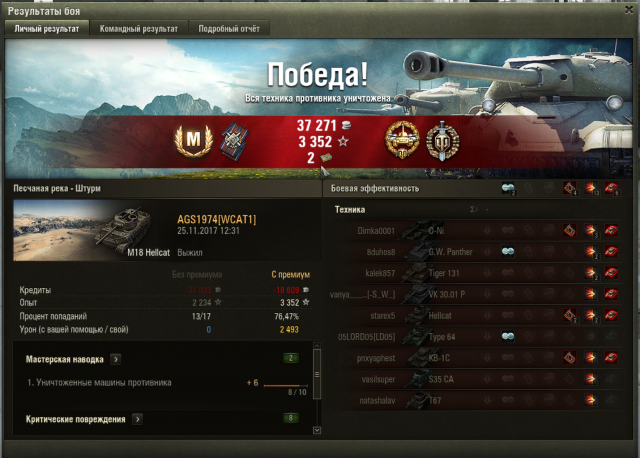Expand the Мастерская наводка arrow button

tap(117, 357)
